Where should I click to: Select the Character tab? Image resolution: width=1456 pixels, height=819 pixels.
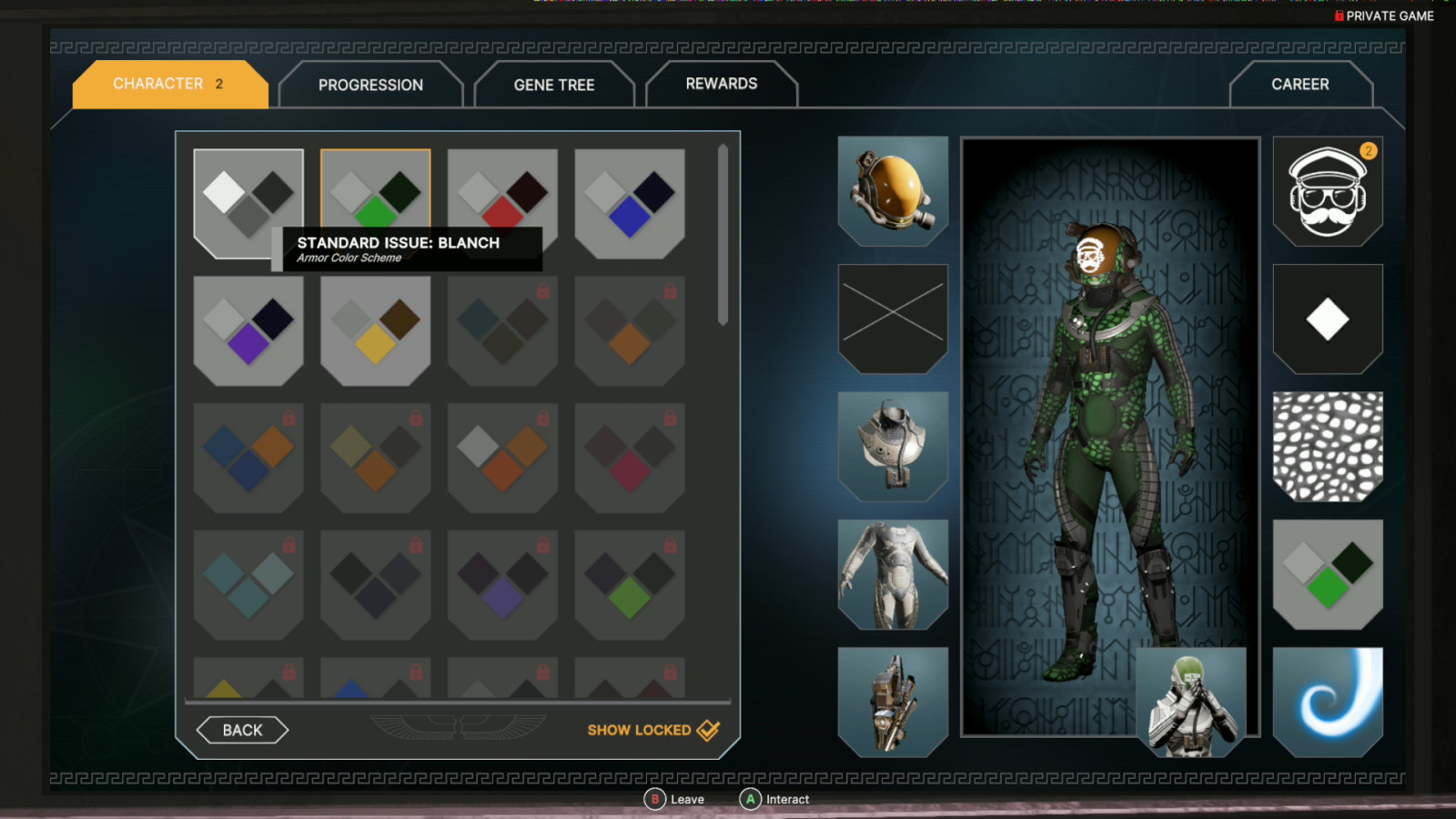coord(169,84)
